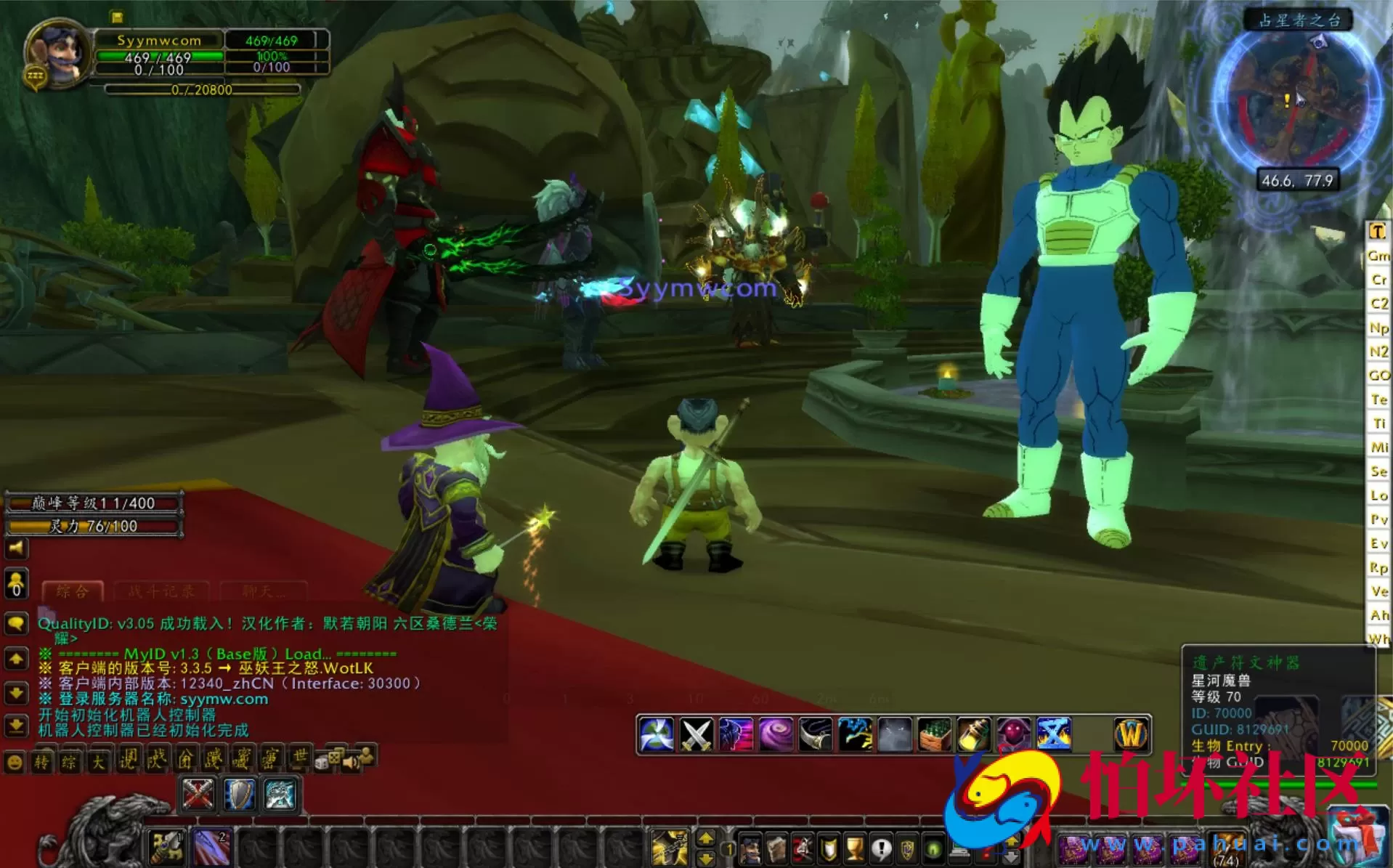Open the Np entry in side panel
Viewport: 1393px width, 868px height.
pos(1378,328)
